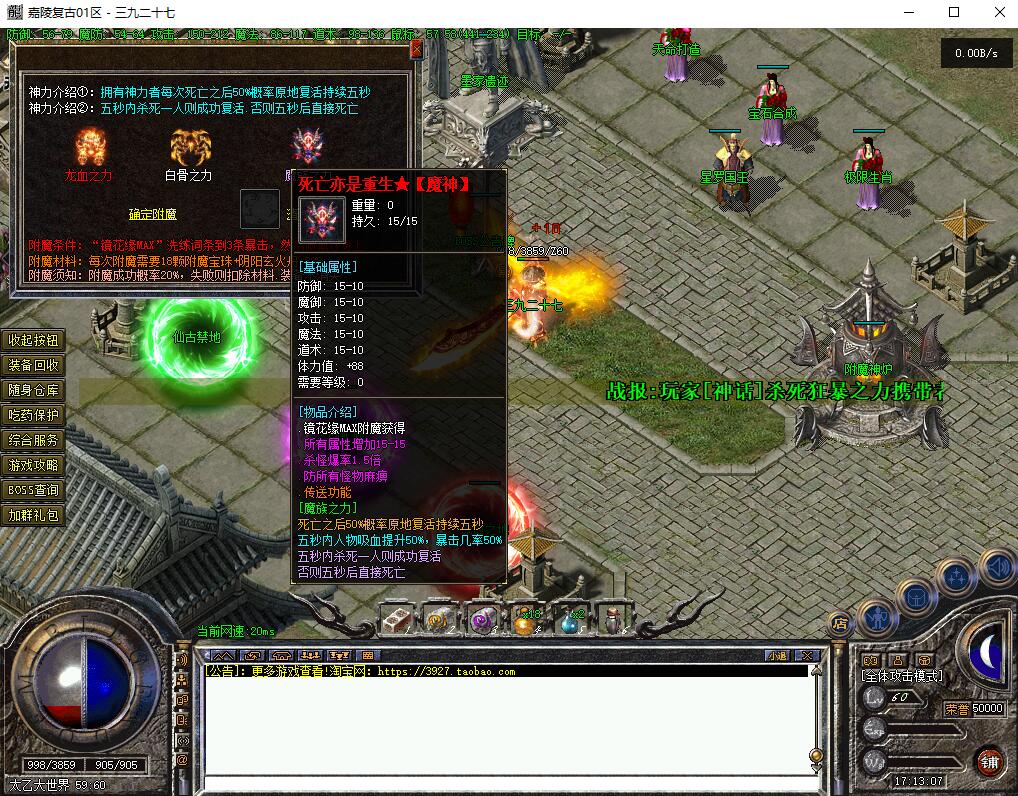The image size is (1018, 796).
Task: Click the 确定附魔 confirm enchant link
Action: pyautogui.click(x=152, y=214)
